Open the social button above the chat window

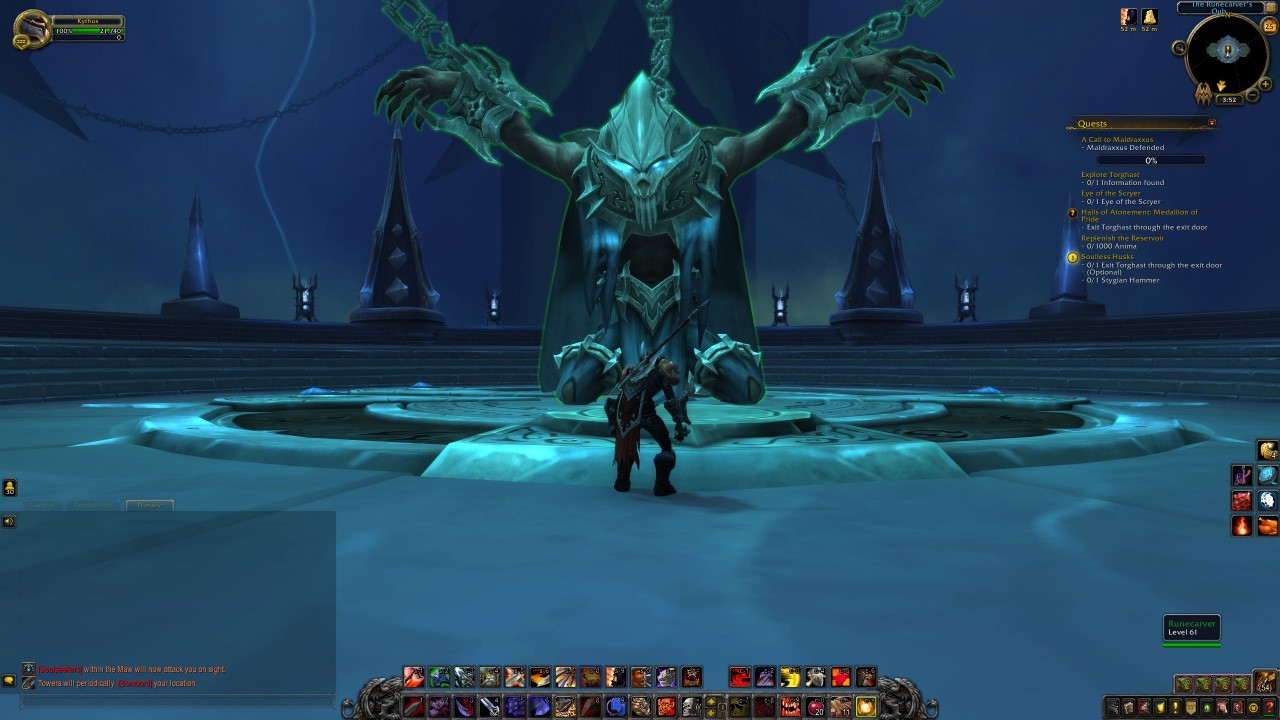(x=10, y=487)
